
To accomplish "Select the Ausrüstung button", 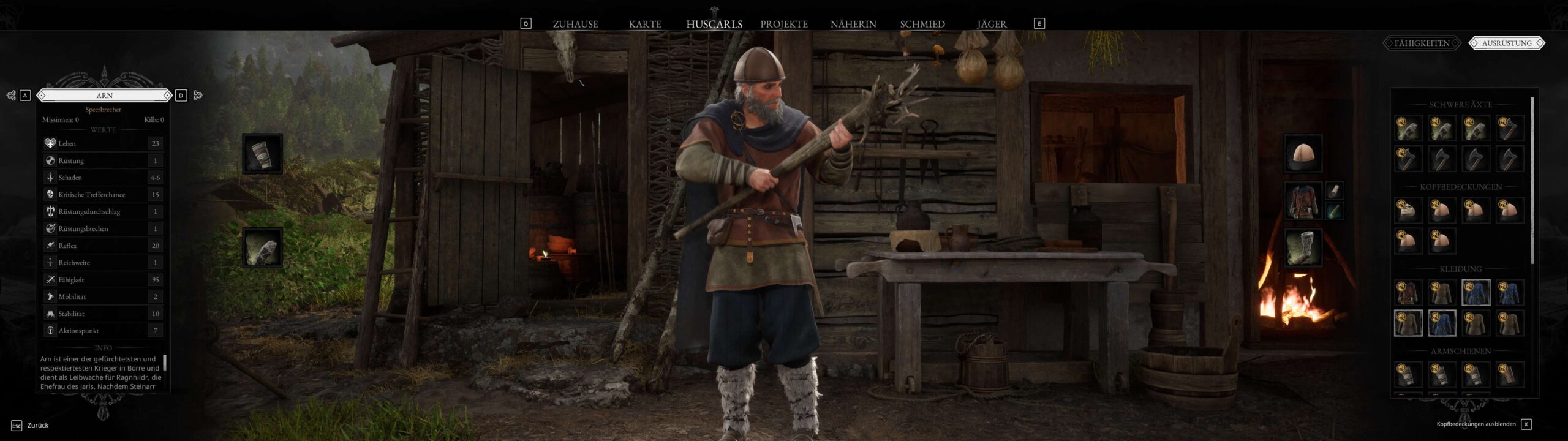I will point(1506,43).
